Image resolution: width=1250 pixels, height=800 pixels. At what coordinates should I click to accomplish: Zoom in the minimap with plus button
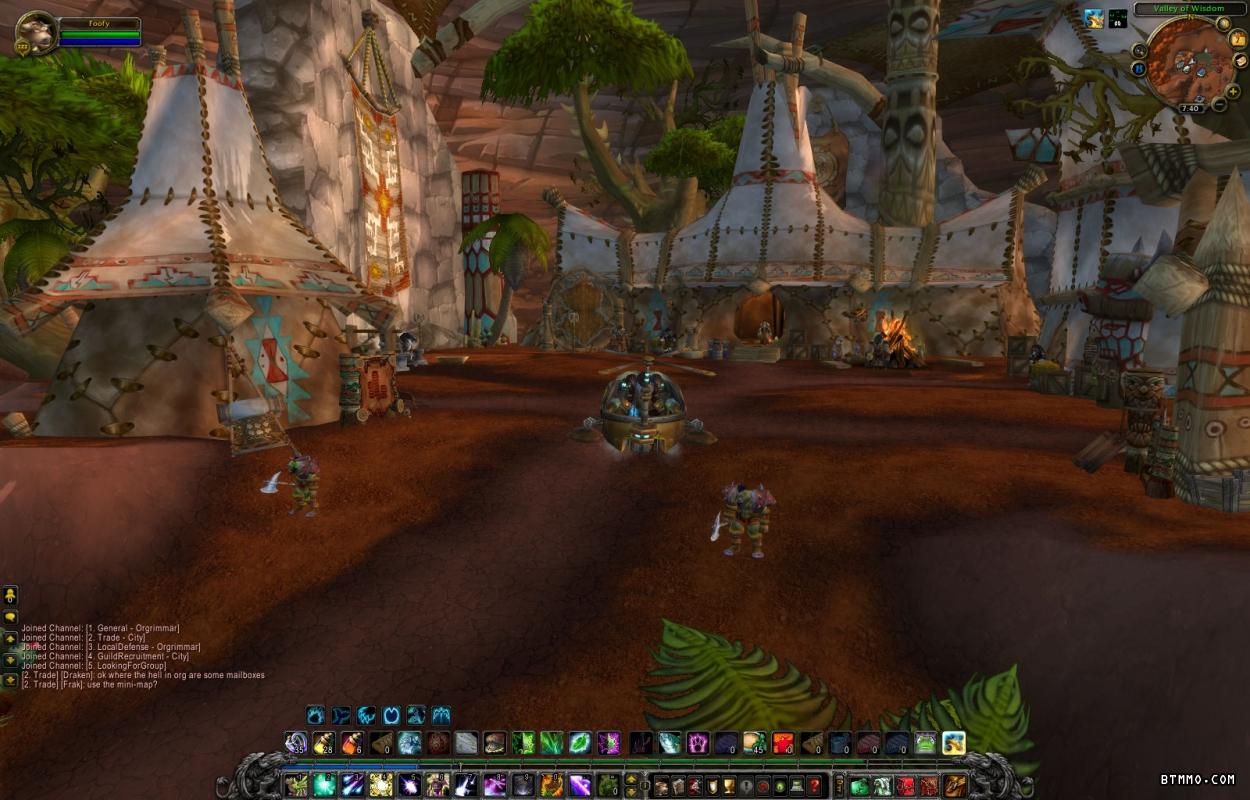[x=1233, y=91]
